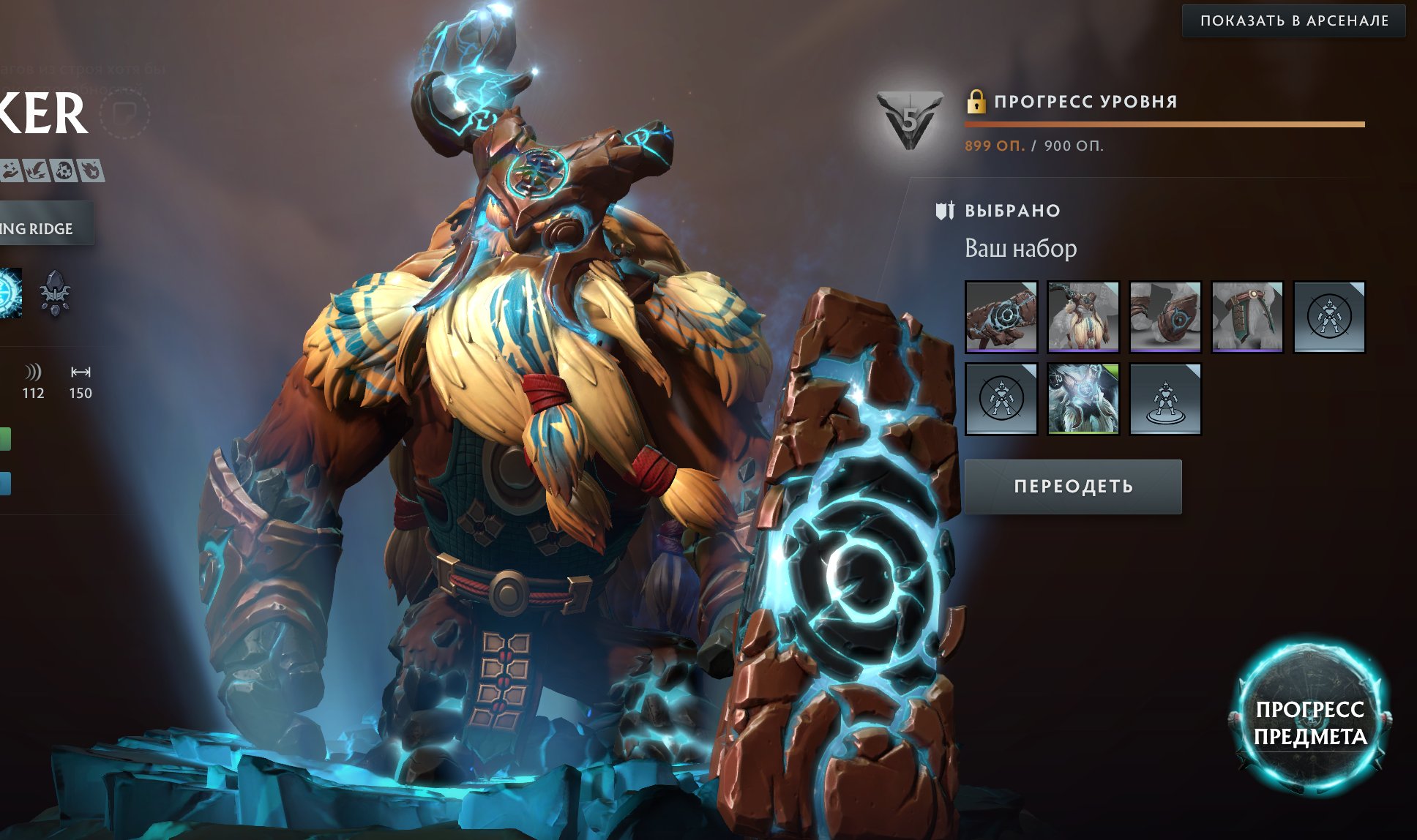
Task: Choose the horned head and beard item slot
Action: coord(1083,317)
